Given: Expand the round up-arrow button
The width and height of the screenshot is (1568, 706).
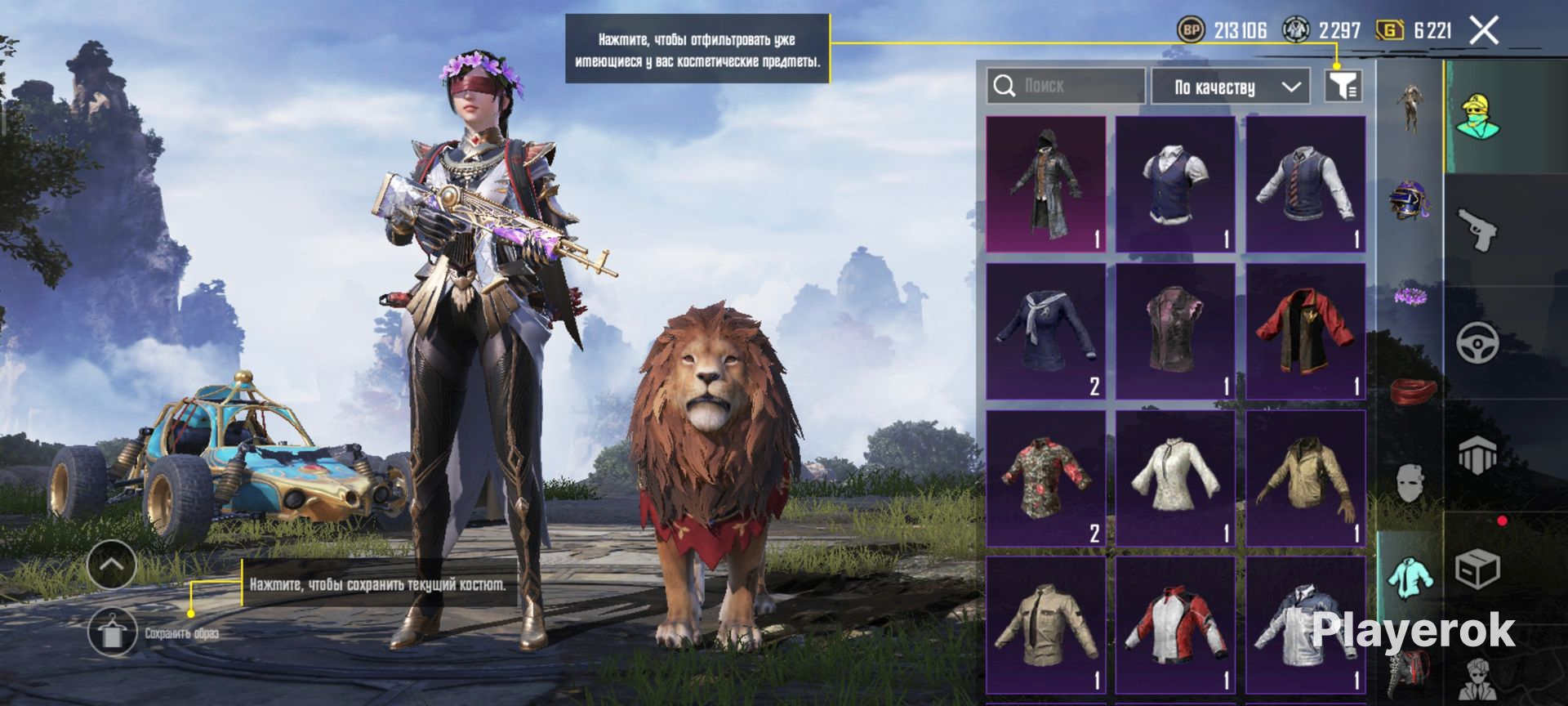Looking at the screenshot, I should (x=111, y=564).
